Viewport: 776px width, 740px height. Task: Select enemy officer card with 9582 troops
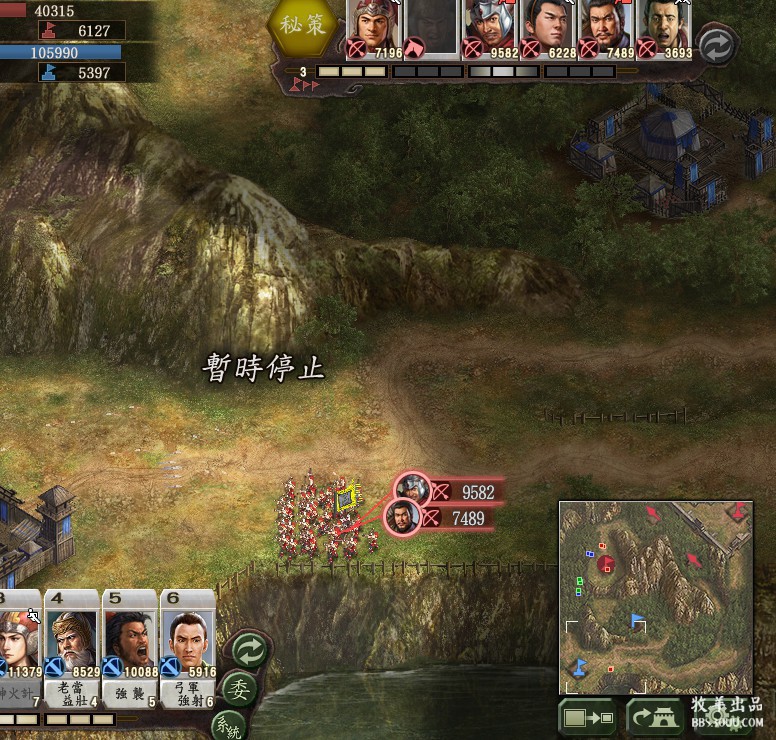[x=490, y=28]
